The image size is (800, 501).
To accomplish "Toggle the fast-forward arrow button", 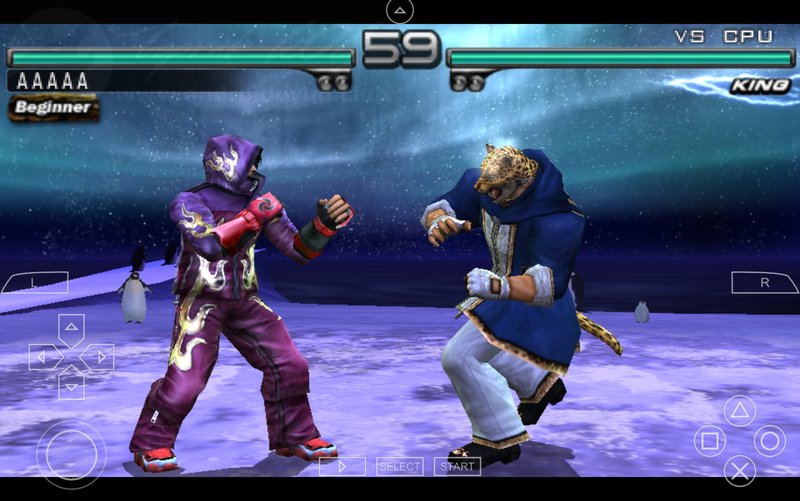I will pos(342,466).
